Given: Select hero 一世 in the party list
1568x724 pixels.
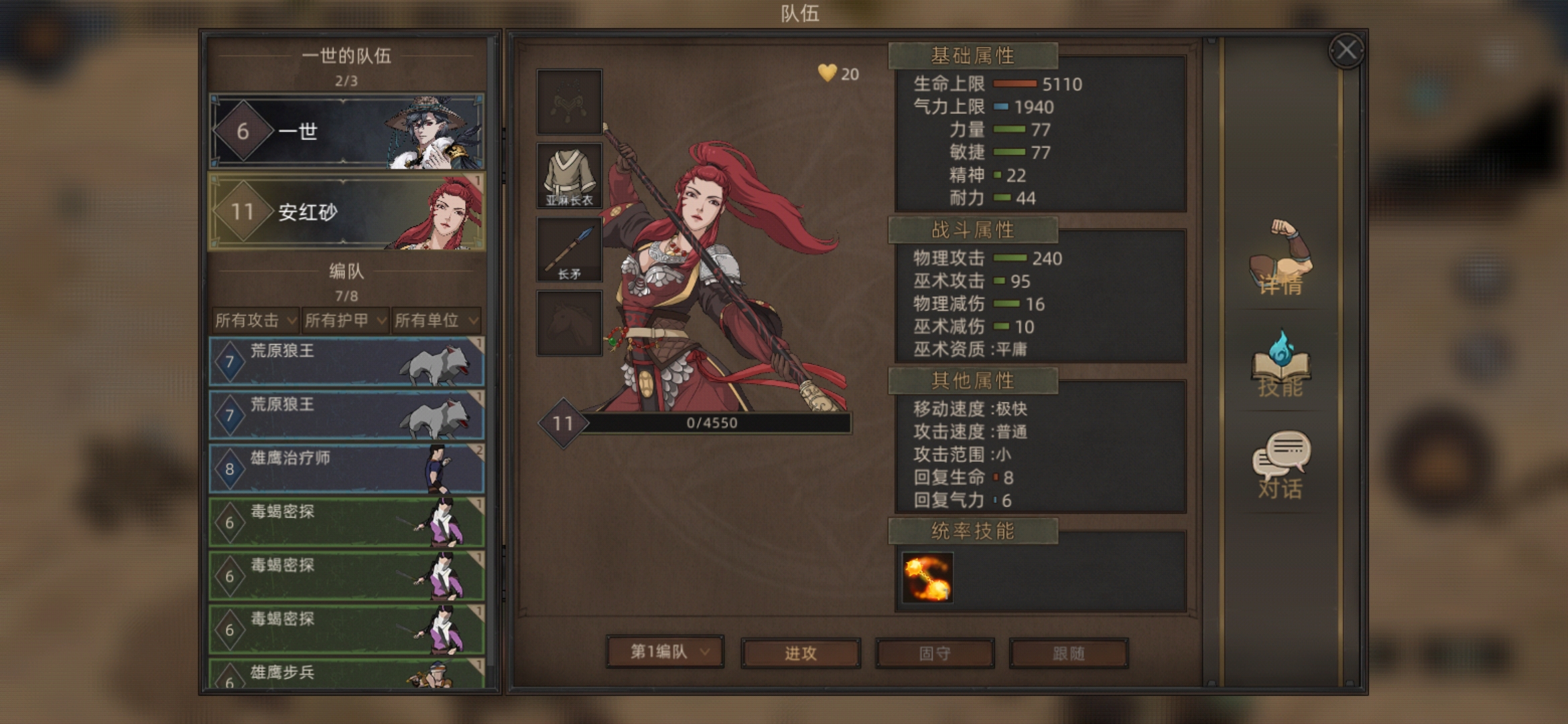Looking at the screenshot, I should [346, 131].
